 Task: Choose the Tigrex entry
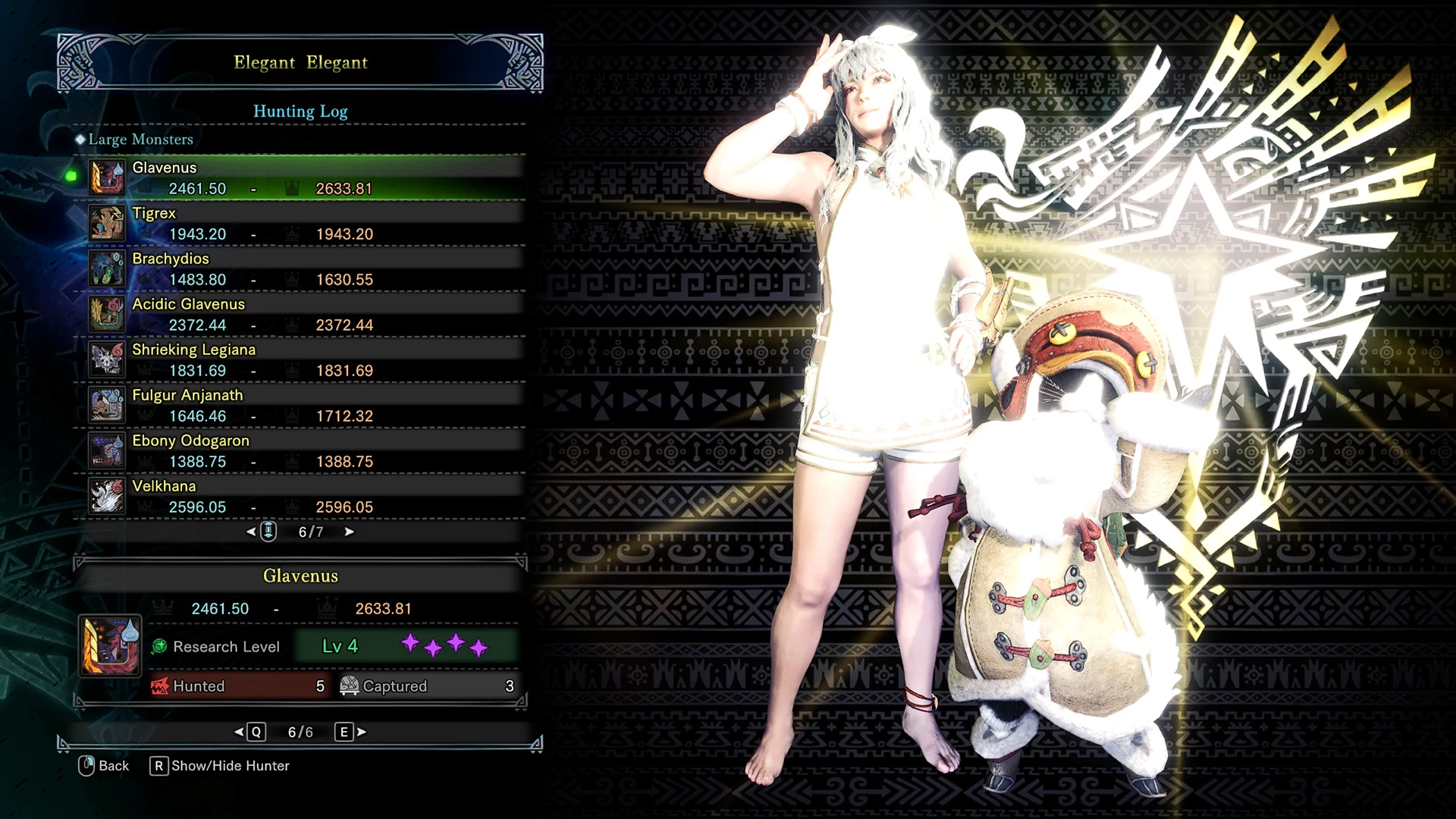300,223
